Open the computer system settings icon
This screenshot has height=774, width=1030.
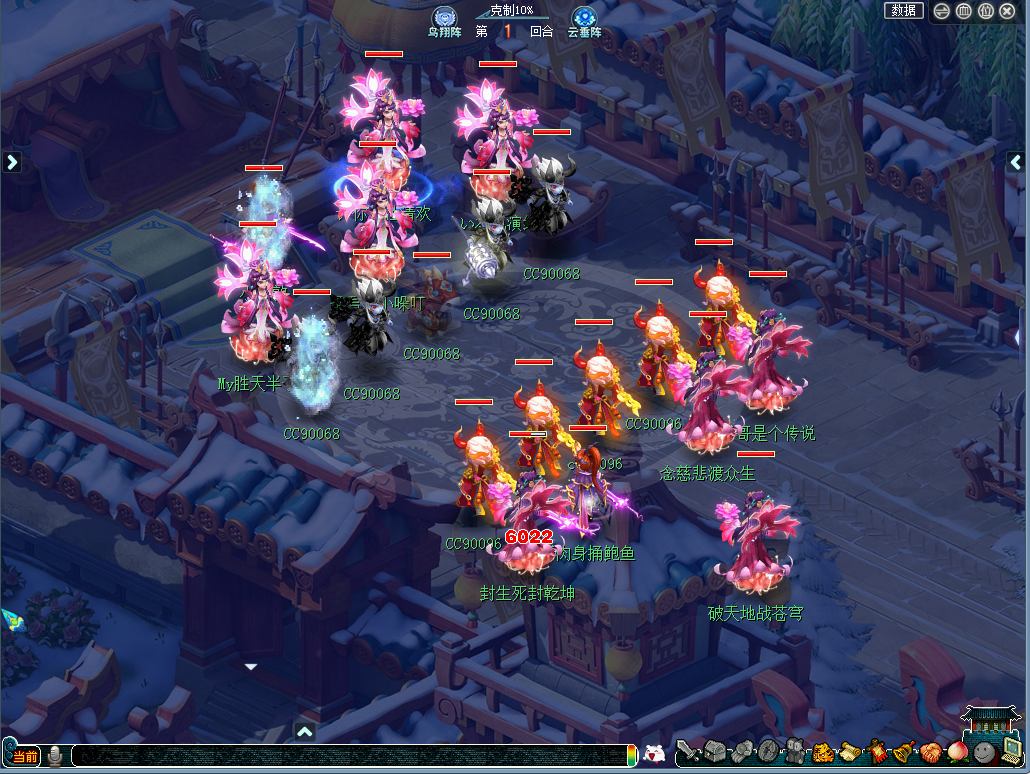[1011, 752]
